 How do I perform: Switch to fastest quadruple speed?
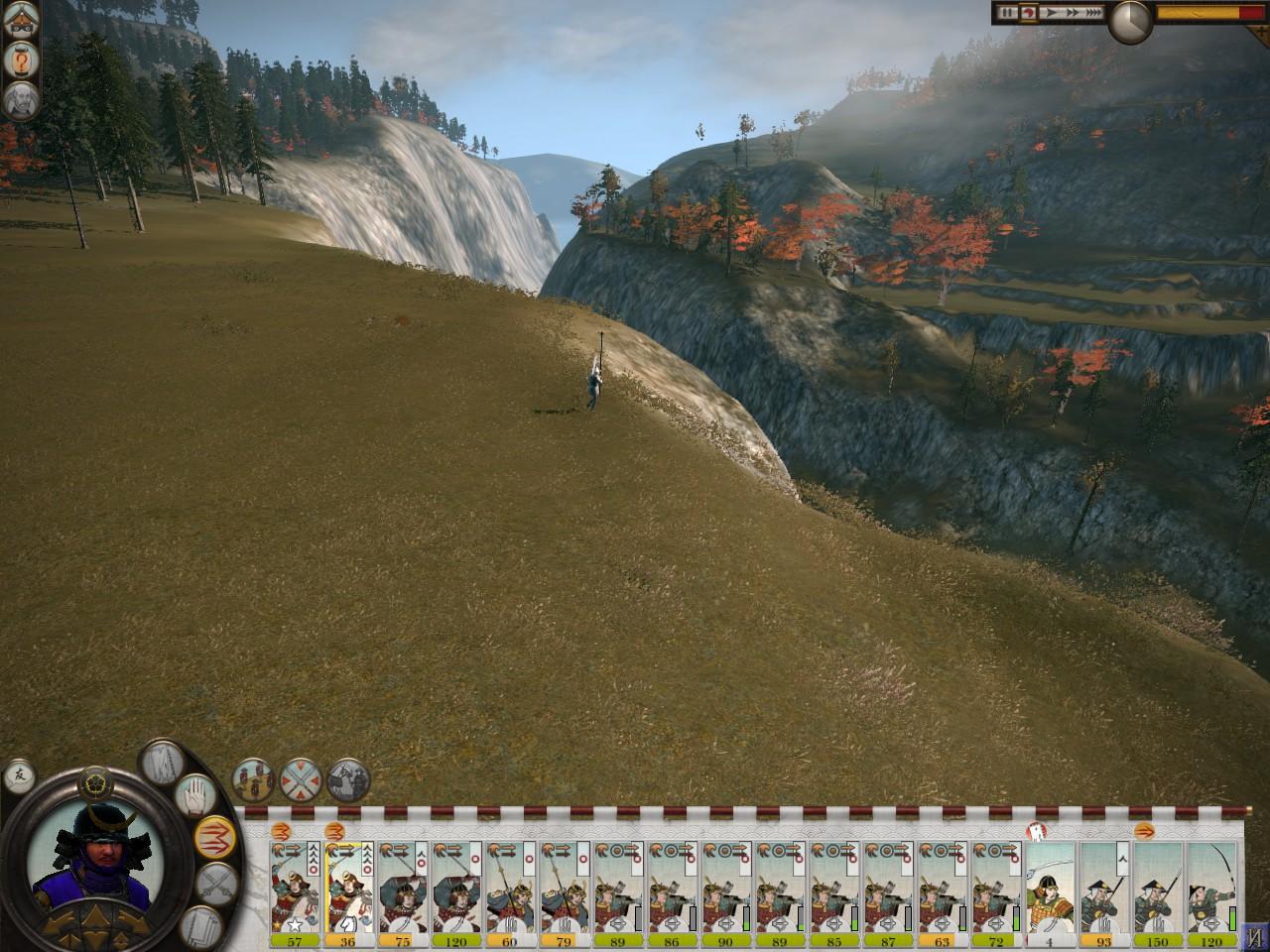1091,13
